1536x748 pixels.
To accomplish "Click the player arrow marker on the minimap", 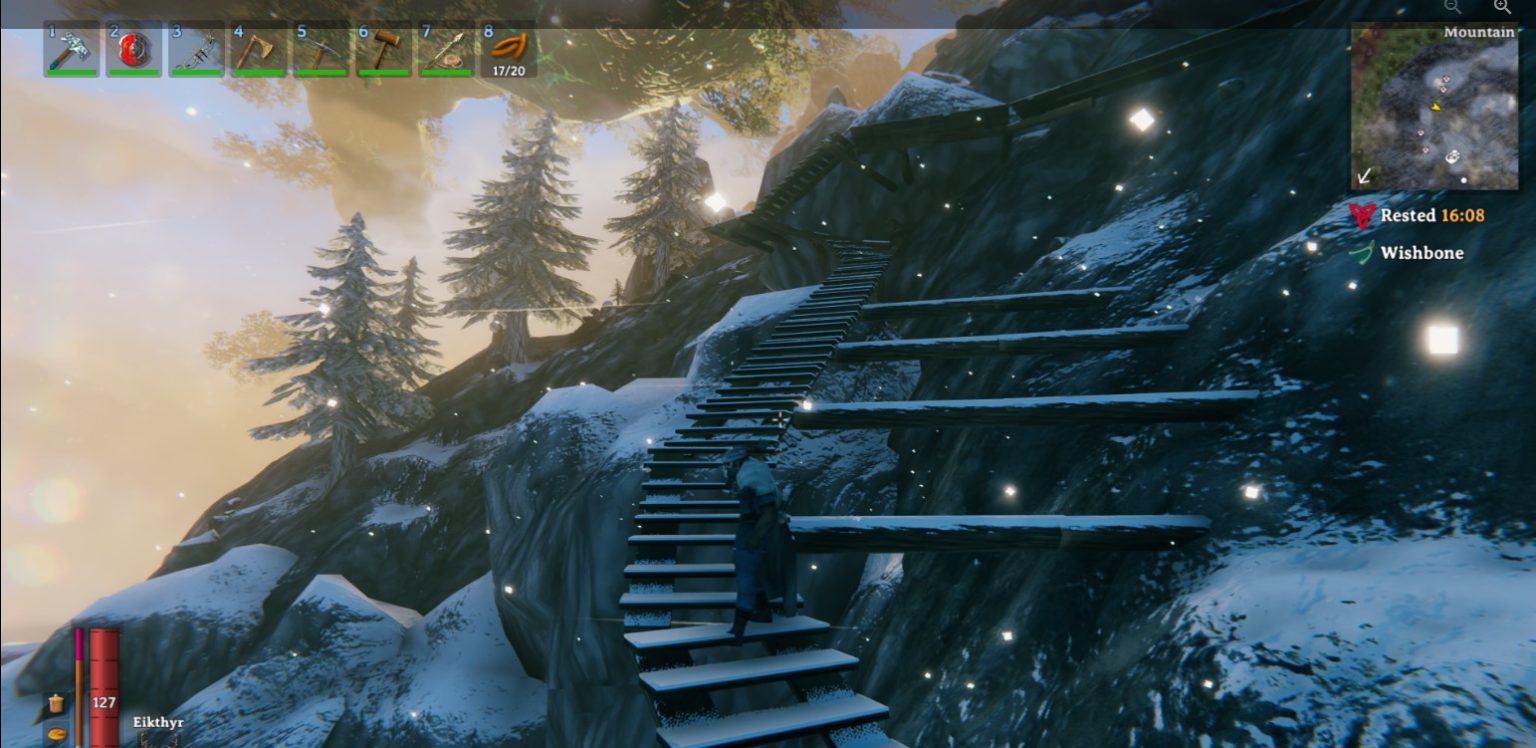I will pyautogui.click(x=1437, y=106).
